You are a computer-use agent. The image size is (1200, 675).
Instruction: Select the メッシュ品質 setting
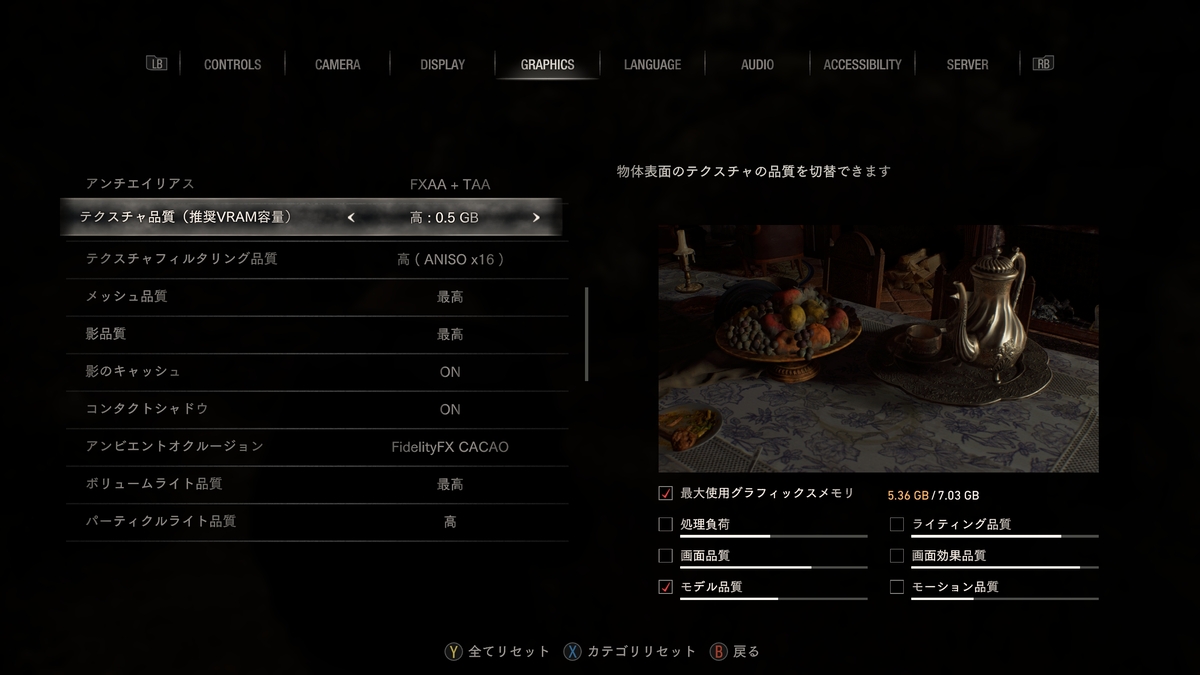tap(316, 297)
